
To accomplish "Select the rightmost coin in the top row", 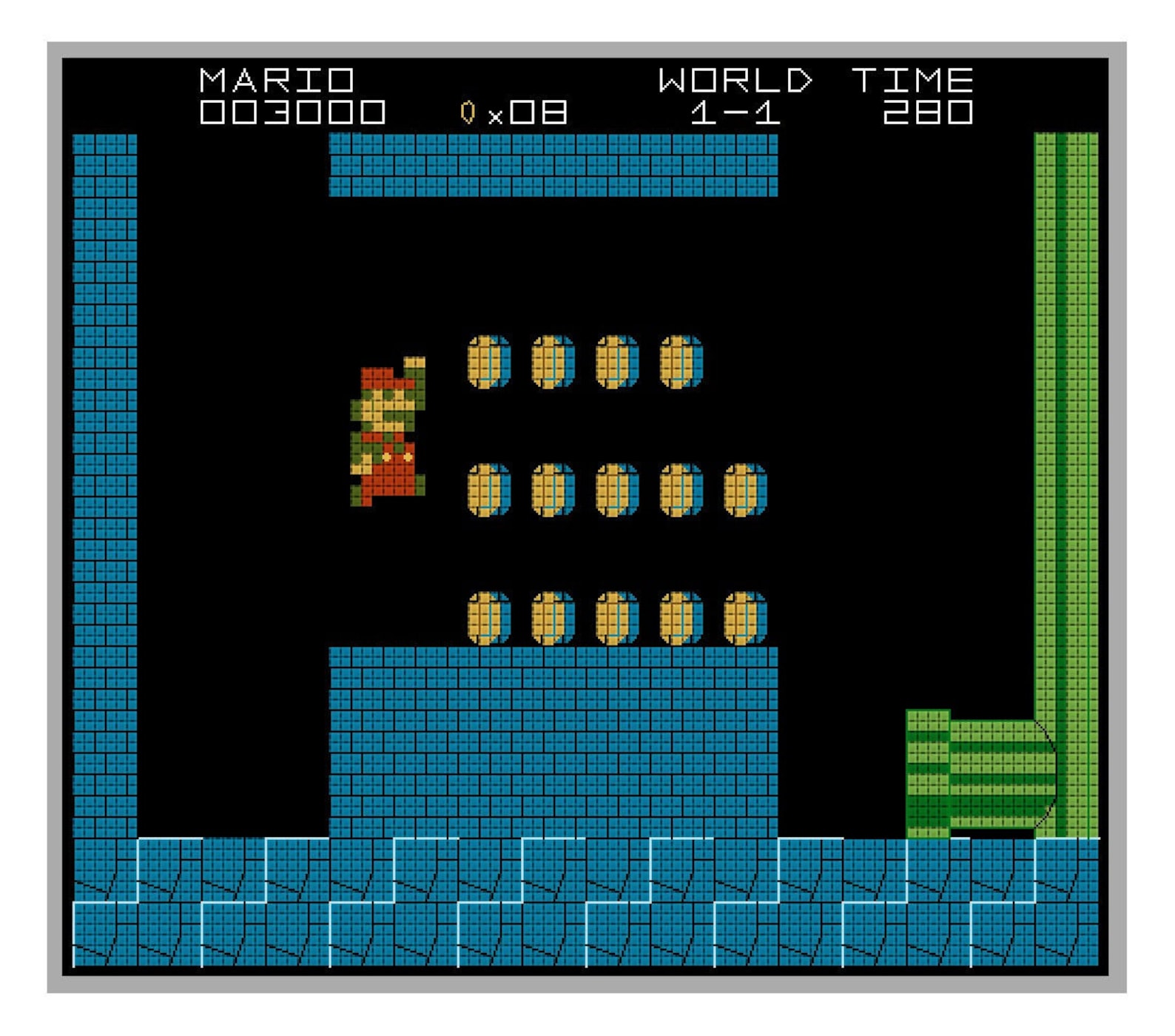I will point(679,360).
